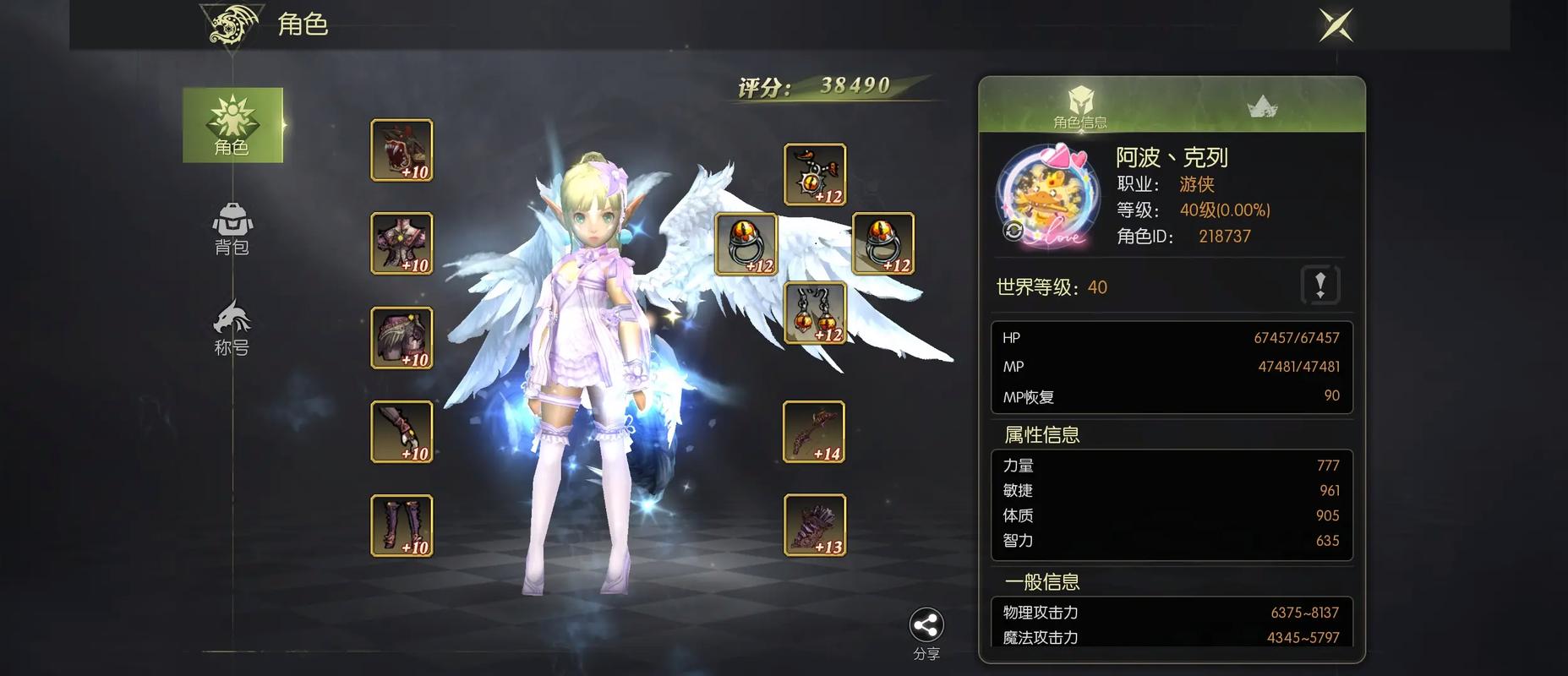Inspect the +12 earrings slot

point(815,313)
